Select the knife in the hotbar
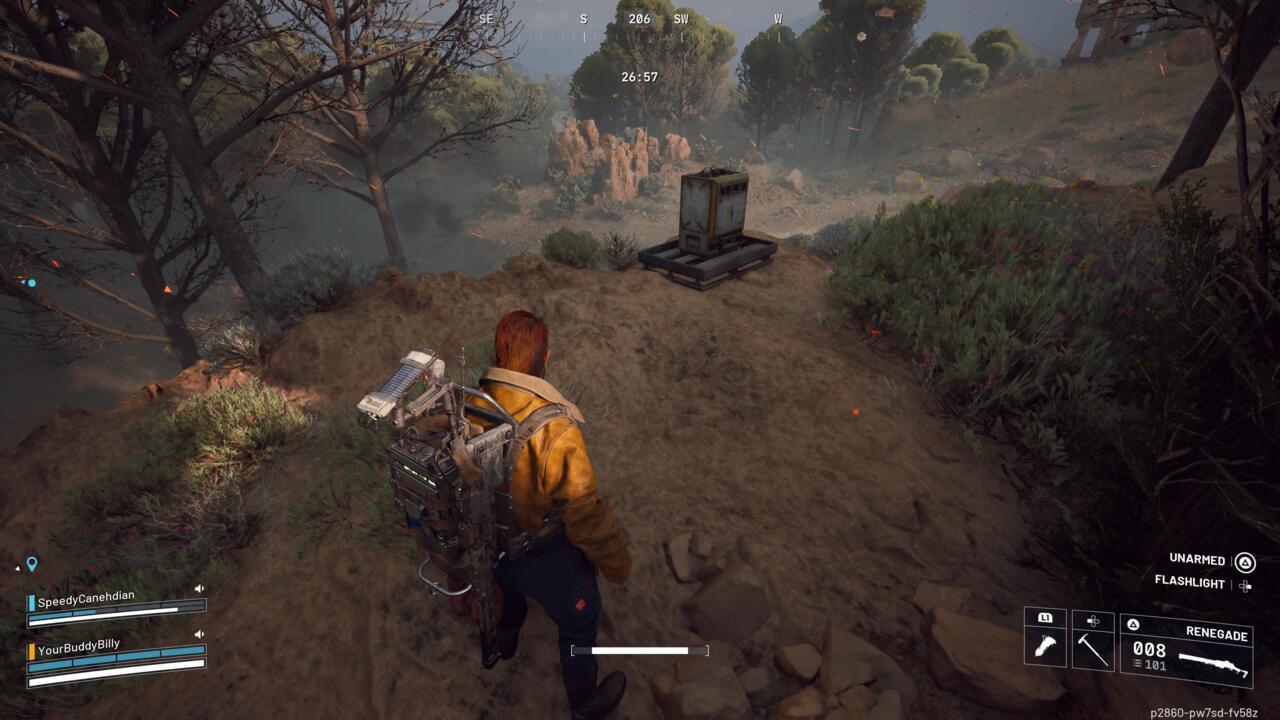This screenshot has width=1280, height=720. coord(1045,649)
